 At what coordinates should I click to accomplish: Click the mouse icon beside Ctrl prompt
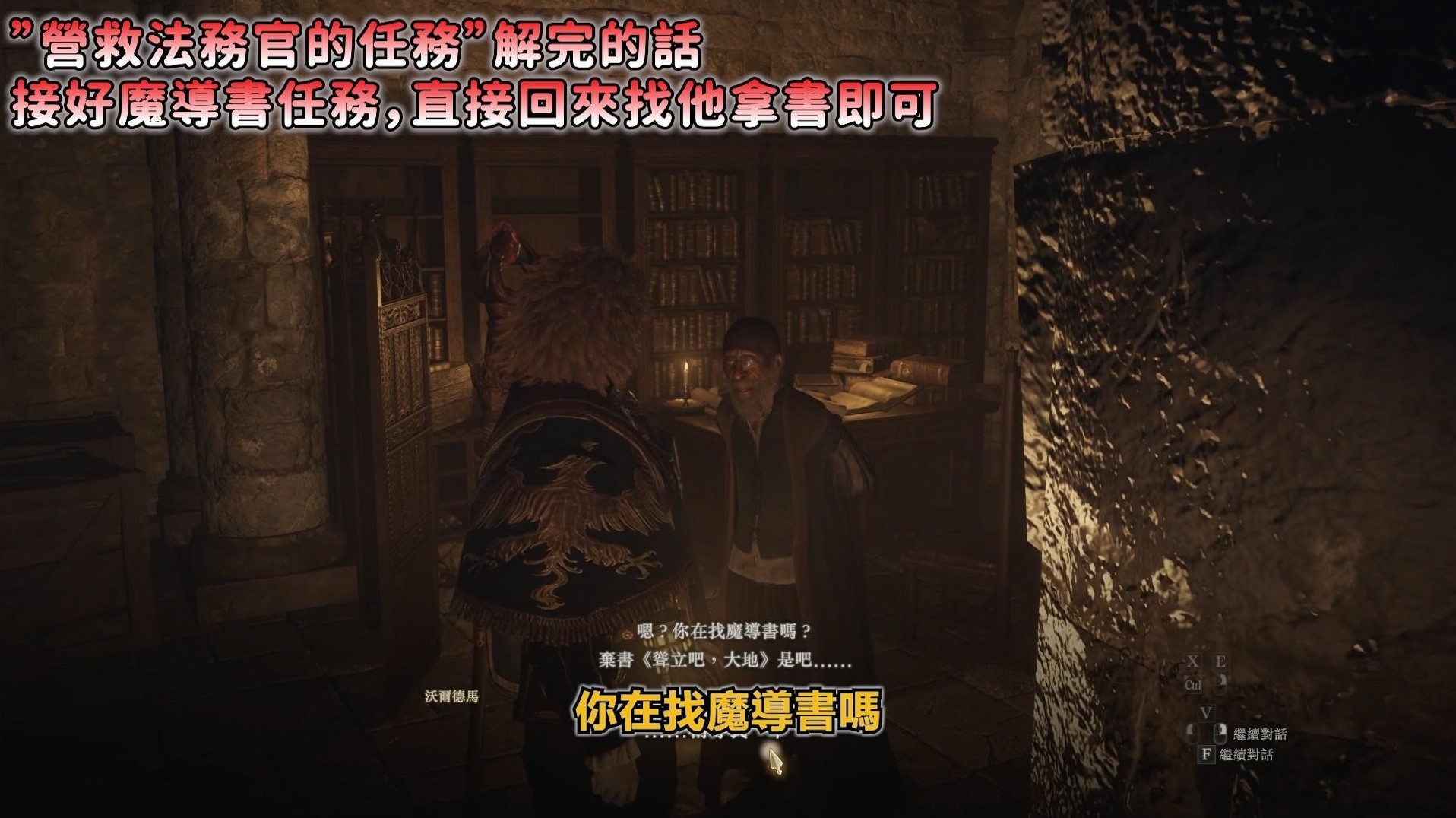point(1220,684)
